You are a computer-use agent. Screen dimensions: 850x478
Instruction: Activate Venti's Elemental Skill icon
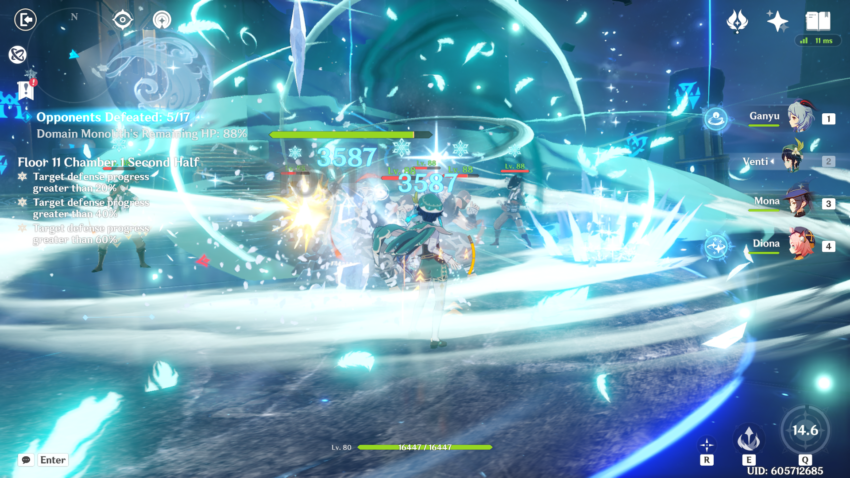pos(748,439)
